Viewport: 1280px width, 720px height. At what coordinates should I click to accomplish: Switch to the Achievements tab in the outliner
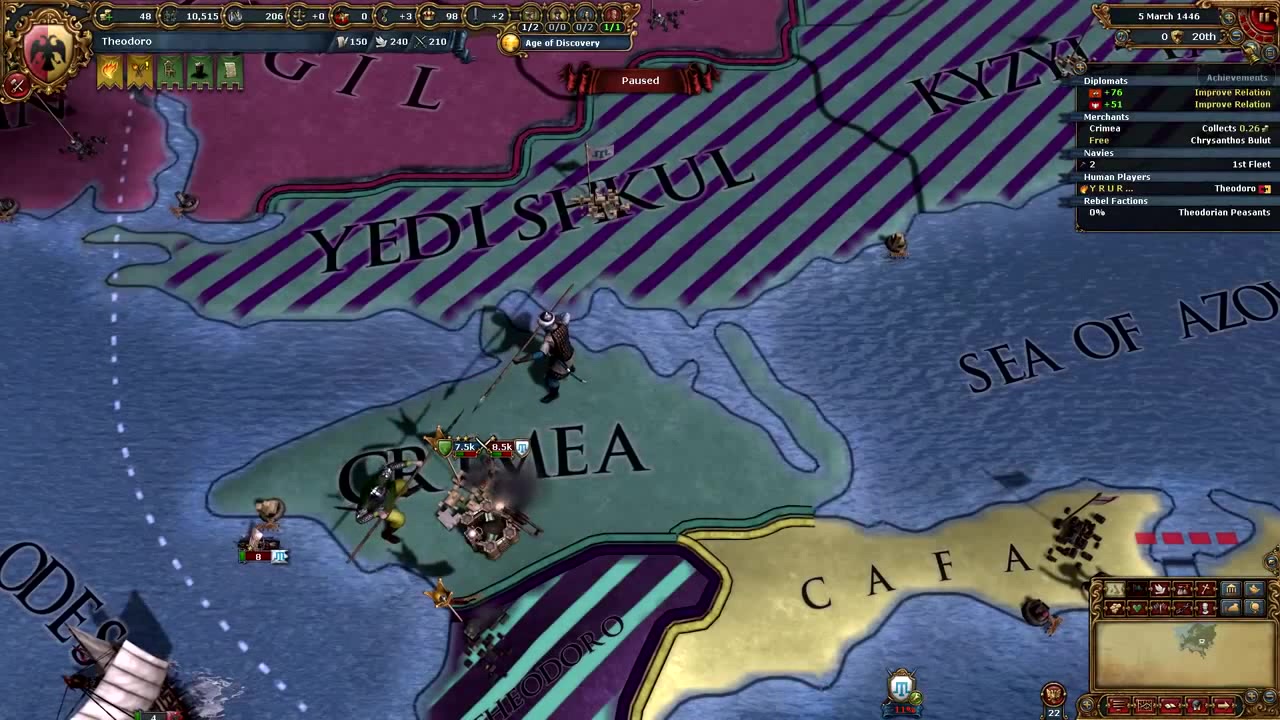[x=1236, y=77]
